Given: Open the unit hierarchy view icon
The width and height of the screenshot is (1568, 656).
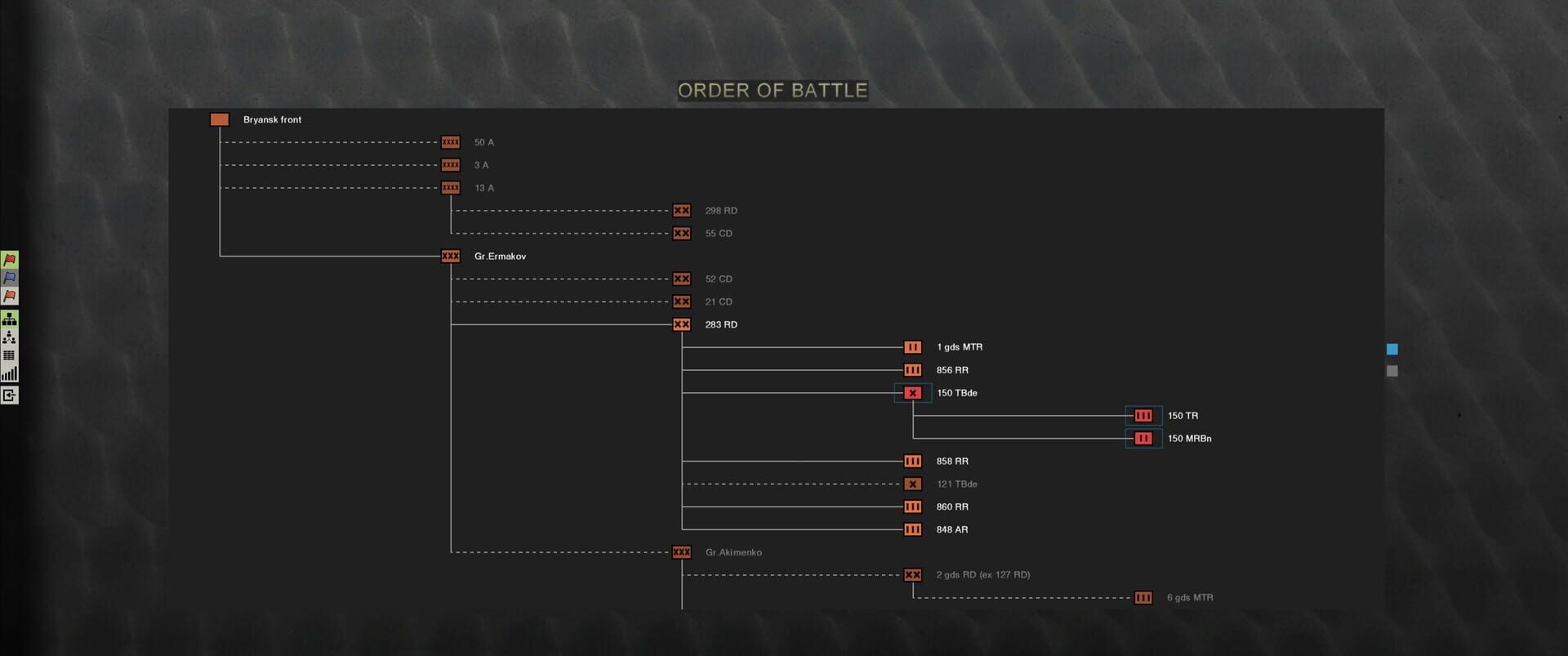Looking at the screenshot, I should coord(10,337).
